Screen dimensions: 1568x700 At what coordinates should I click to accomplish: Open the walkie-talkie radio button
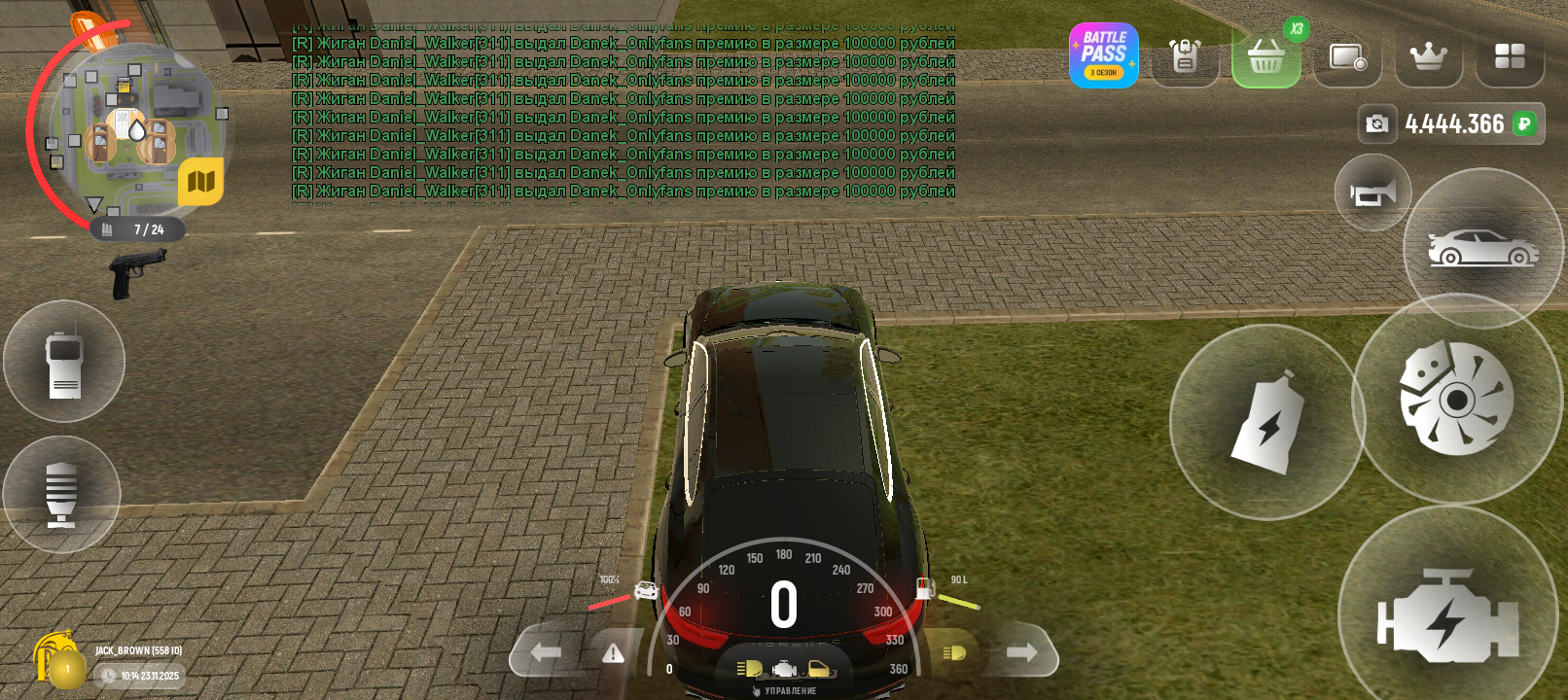(x=64, y=362)
